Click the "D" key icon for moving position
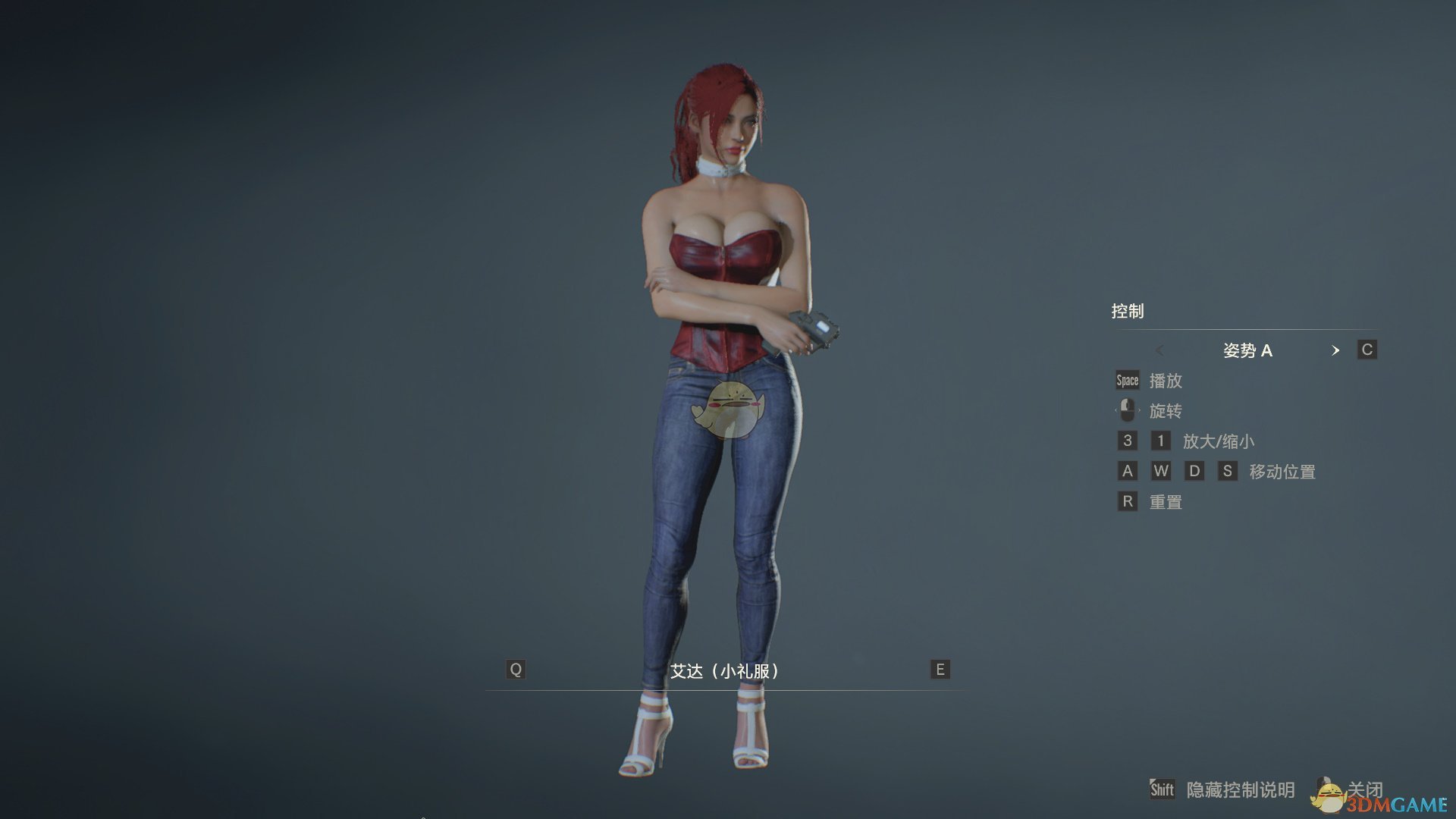The height and width of the screenshot is (819, 1456). point(1195,471)
